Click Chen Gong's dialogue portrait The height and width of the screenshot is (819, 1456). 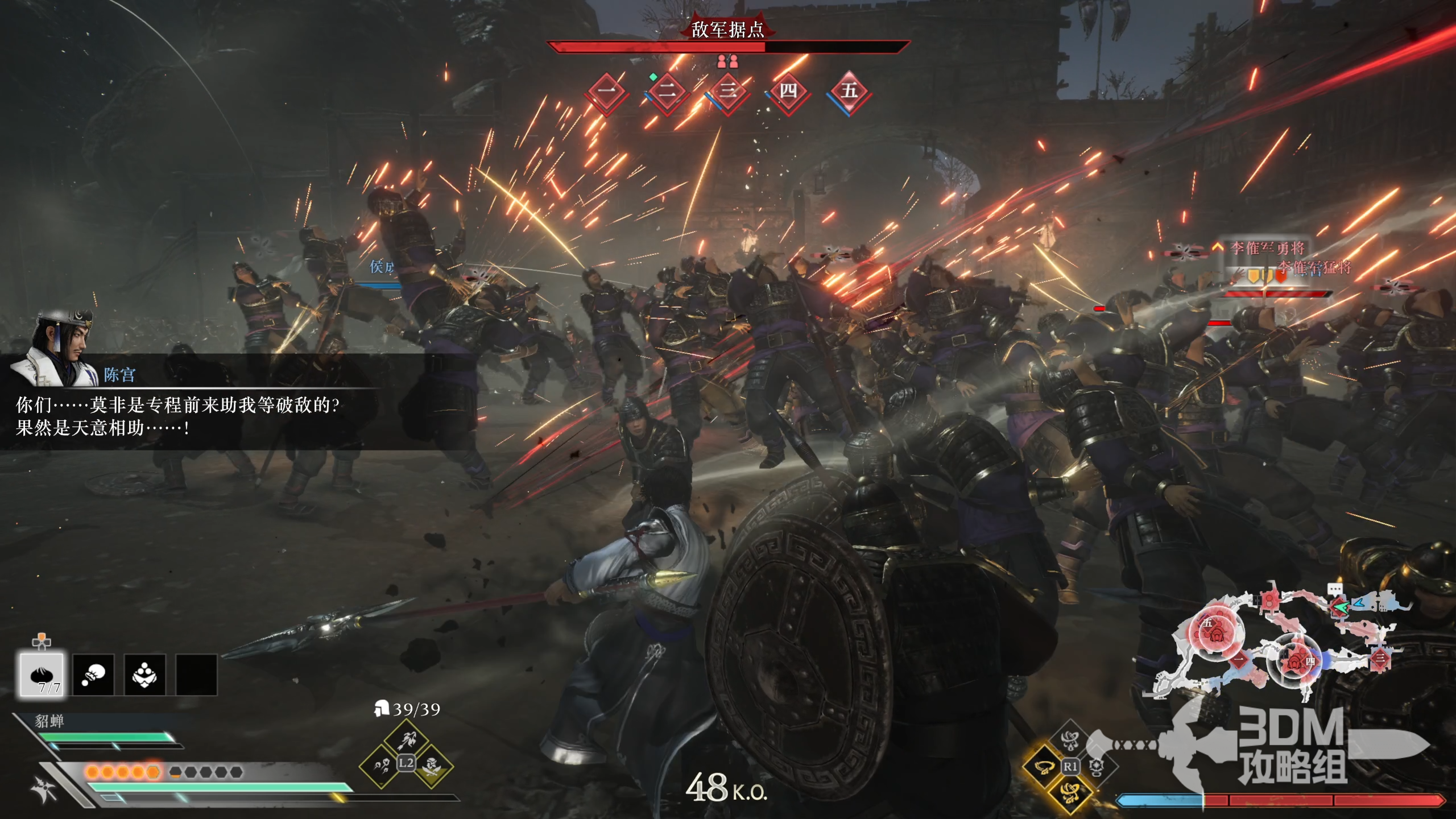click(56, 348)
